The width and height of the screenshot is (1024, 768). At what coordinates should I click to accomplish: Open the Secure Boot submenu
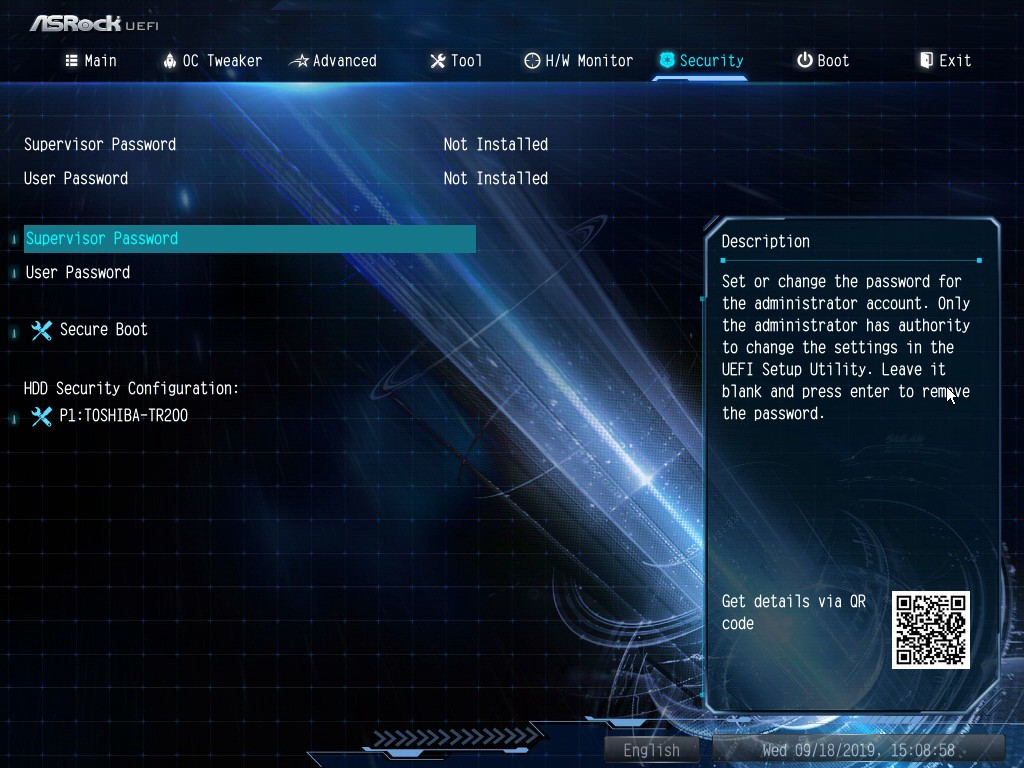point(103,330)
